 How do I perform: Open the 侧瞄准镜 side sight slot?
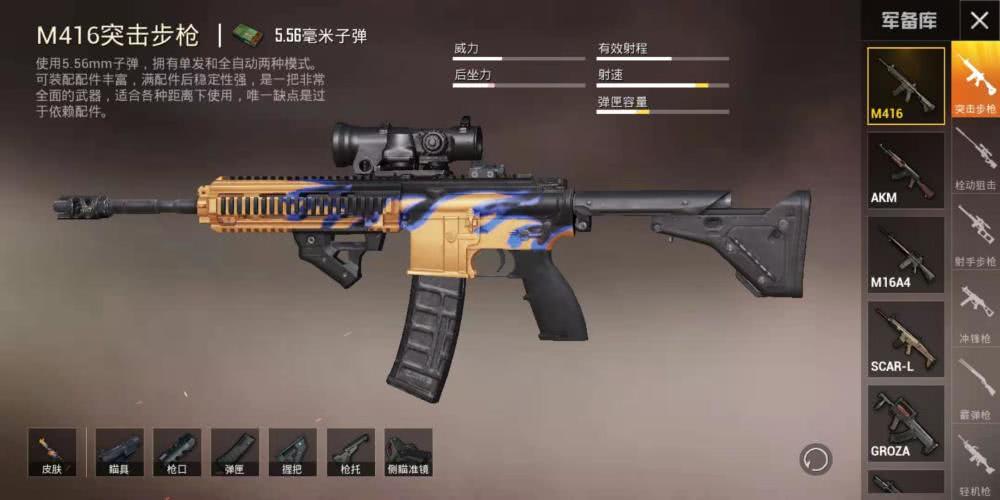(408, 452)
